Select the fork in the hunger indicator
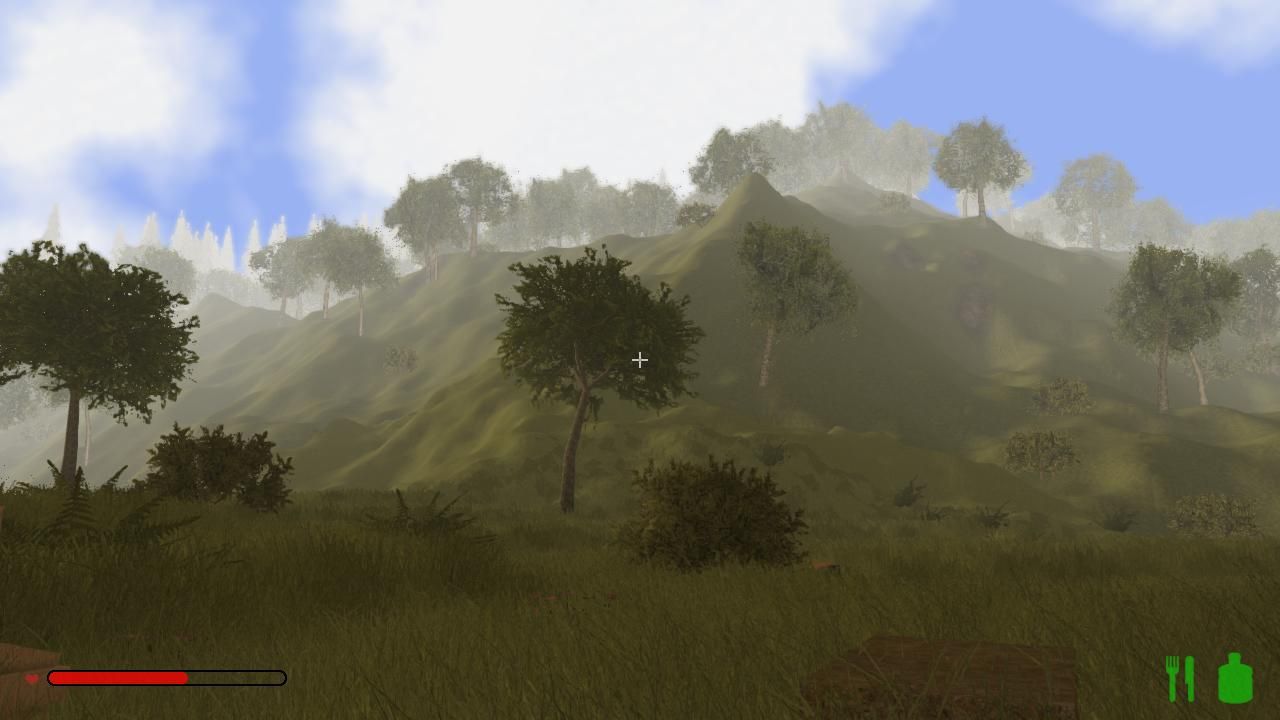 pyautogui.click(x=1171, y=676)
